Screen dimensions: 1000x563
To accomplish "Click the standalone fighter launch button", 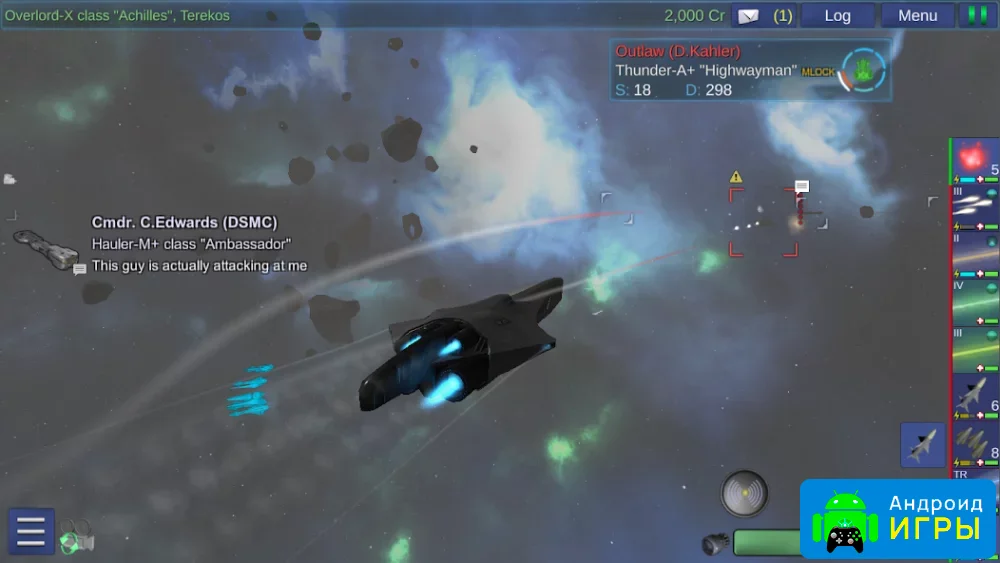I will click(922, 445).
